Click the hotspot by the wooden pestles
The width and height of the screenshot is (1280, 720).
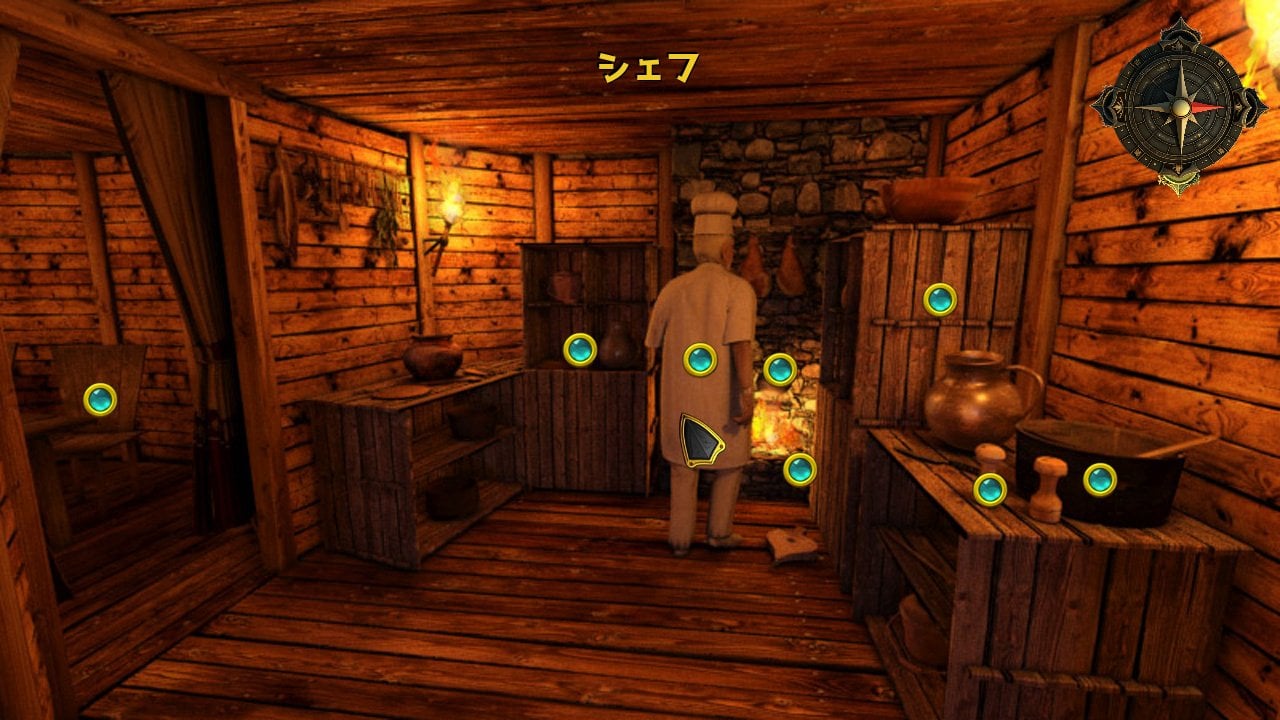tap(990, 489)
